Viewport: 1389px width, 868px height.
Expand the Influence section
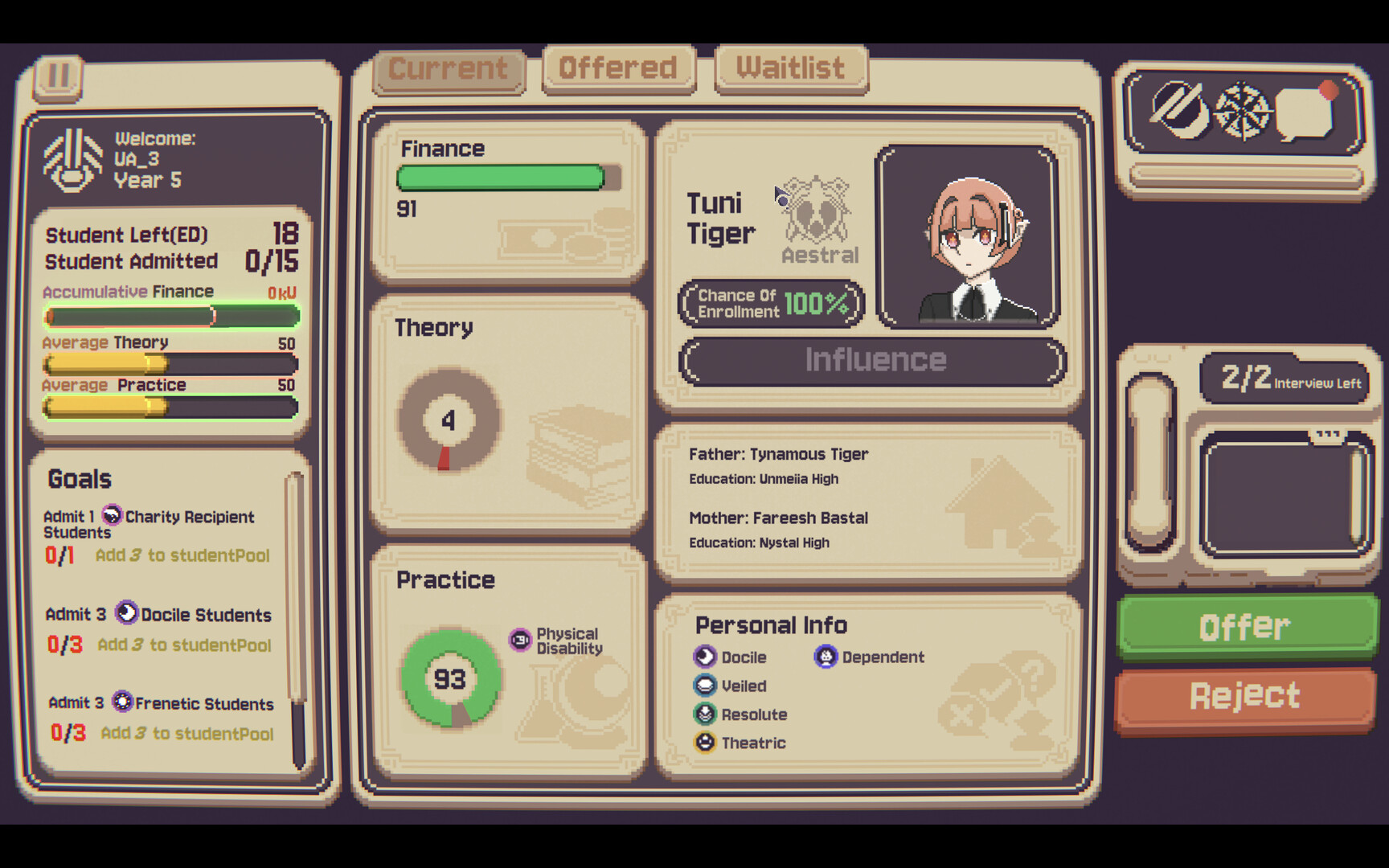click(x=874, y=360)
